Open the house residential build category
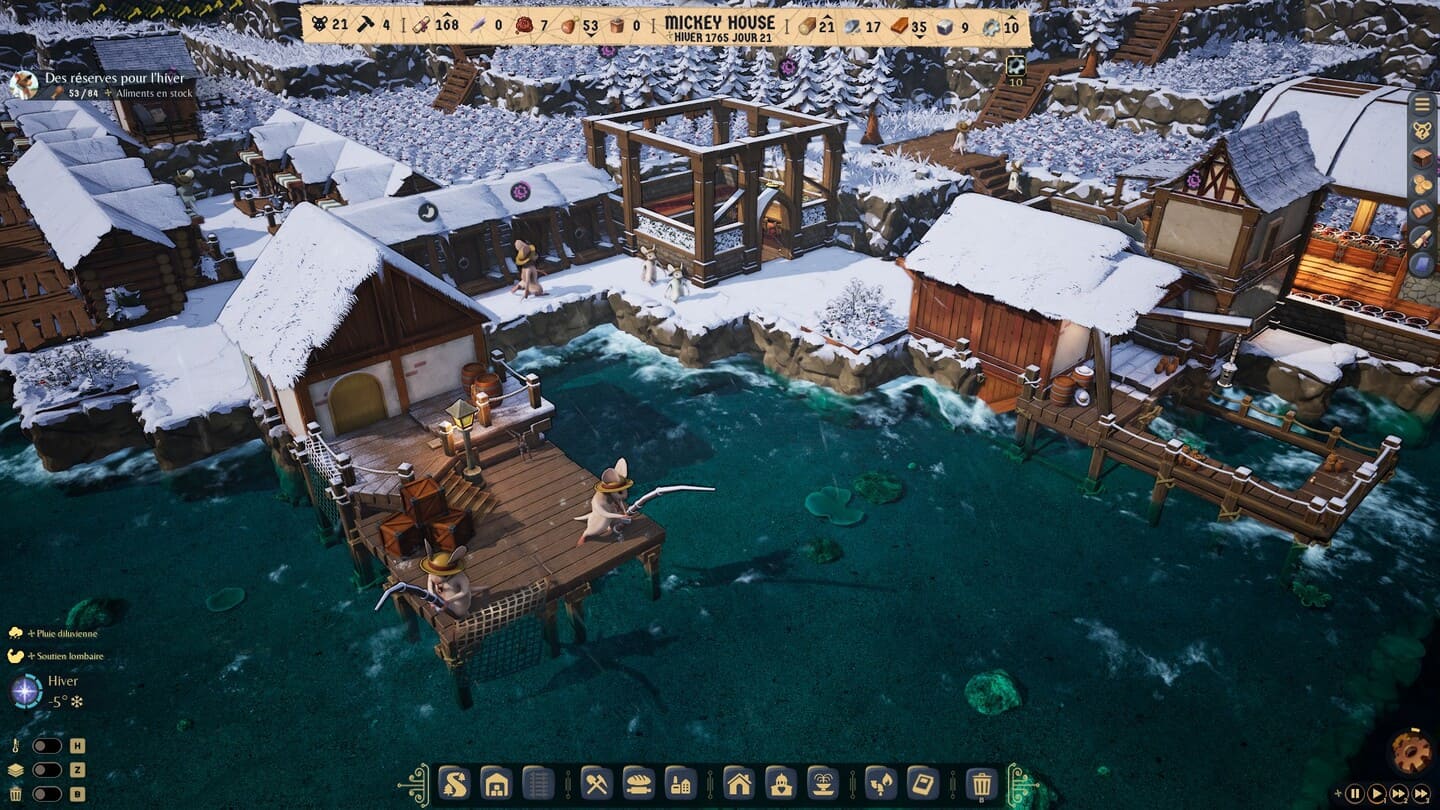1440x810 pixels. (x=738, y=782)
